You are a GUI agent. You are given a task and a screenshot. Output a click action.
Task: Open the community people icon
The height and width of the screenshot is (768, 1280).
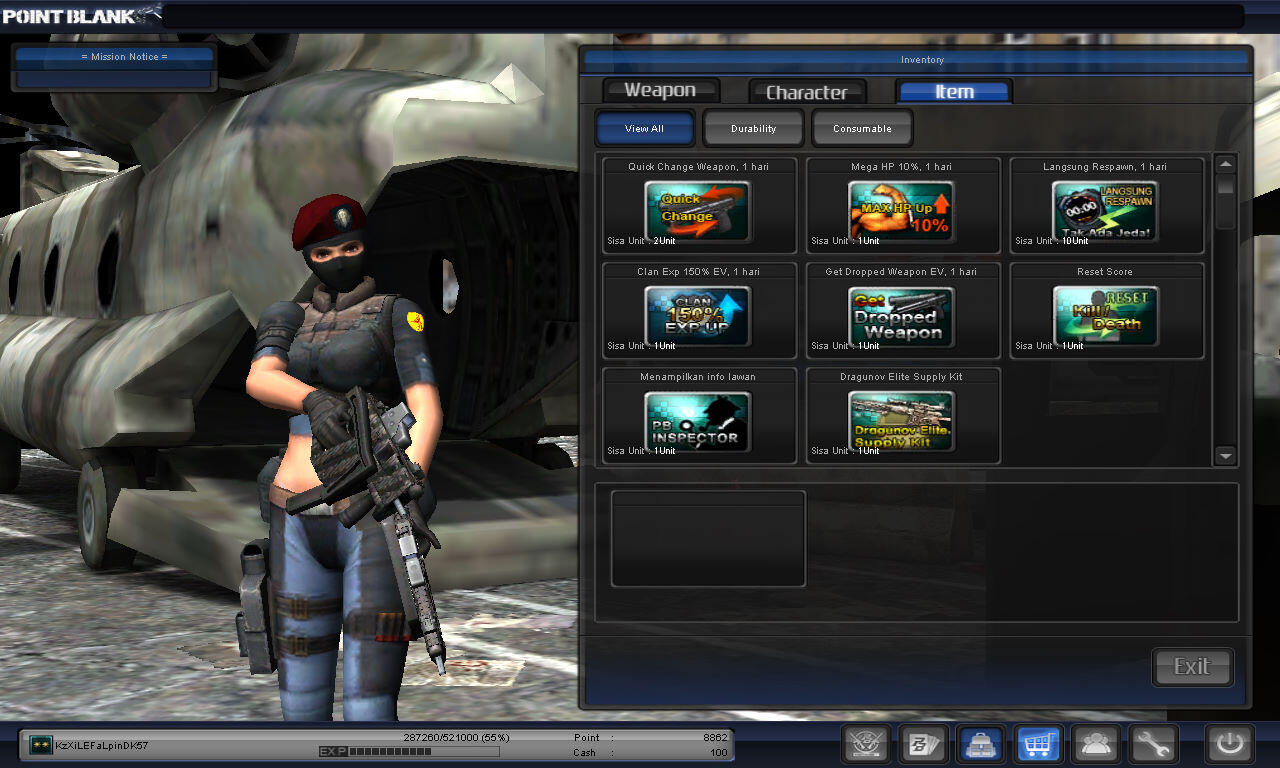[1096, 744]
